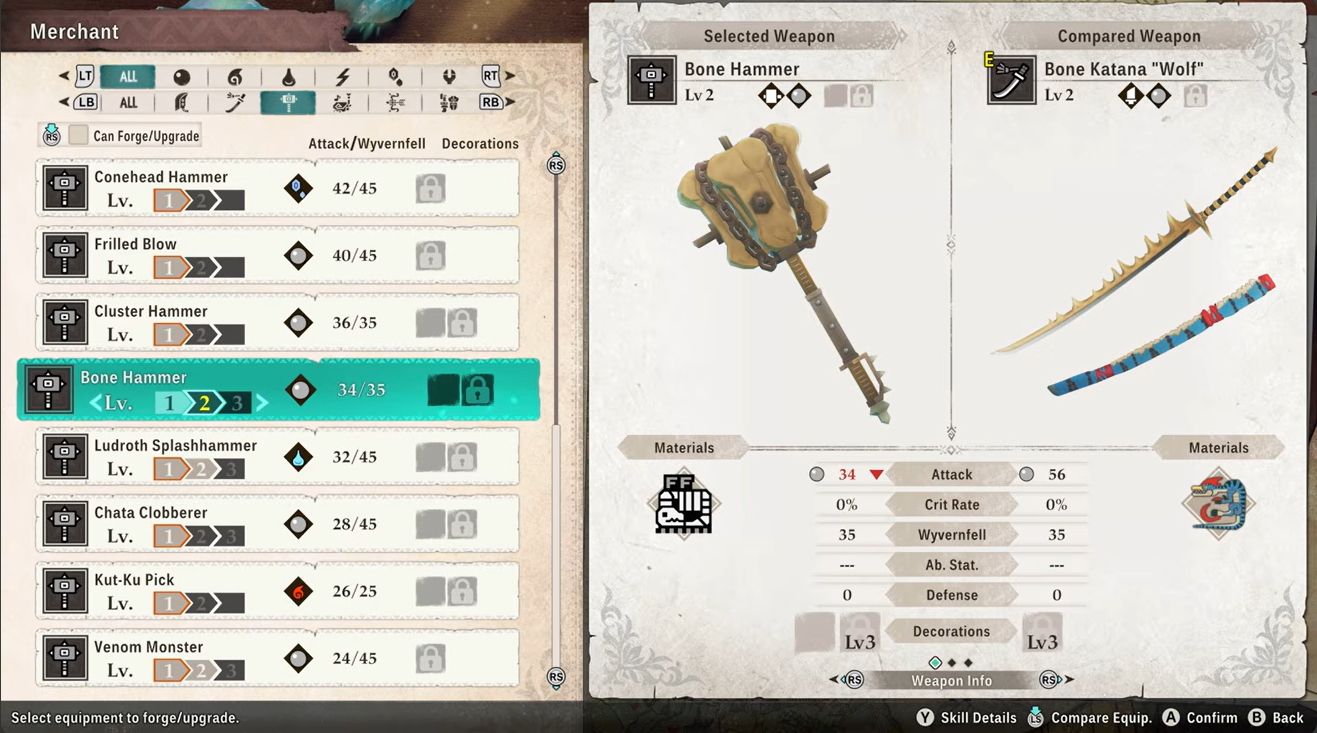Switch to the fire element filter tab
Image resolution: width=1317 pixels, height=733 pixels.
click(x=235, y=77)
